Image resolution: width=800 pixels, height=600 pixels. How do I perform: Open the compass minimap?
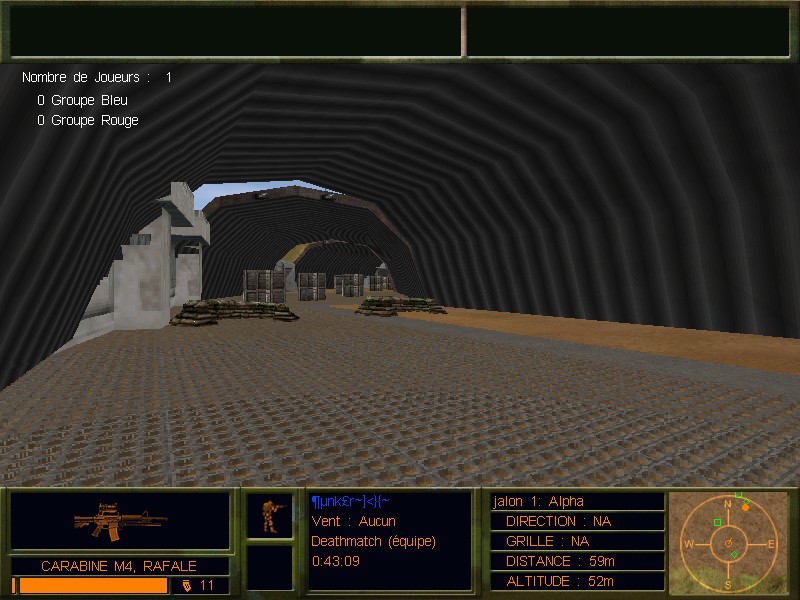728,541
